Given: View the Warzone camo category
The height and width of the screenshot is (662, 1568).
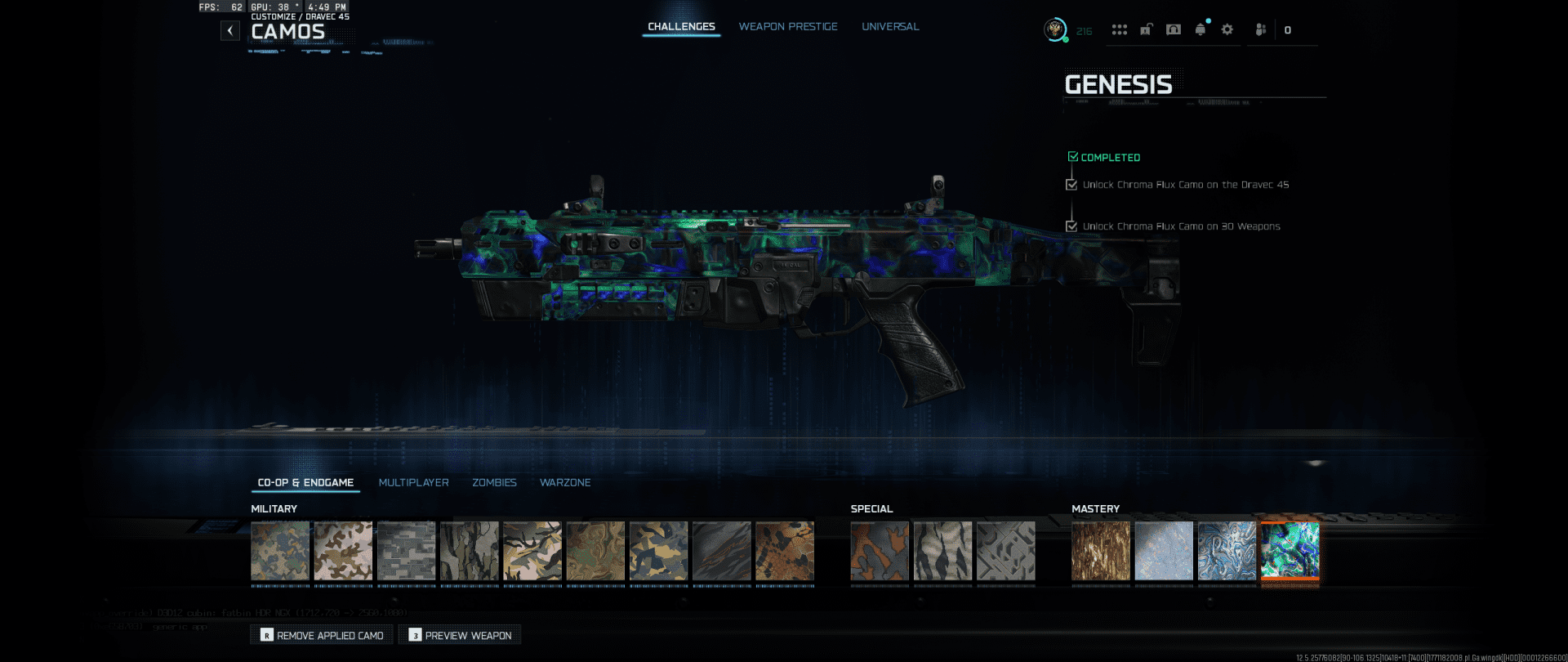Looking at the screenshot, I should tap(565, 483).
